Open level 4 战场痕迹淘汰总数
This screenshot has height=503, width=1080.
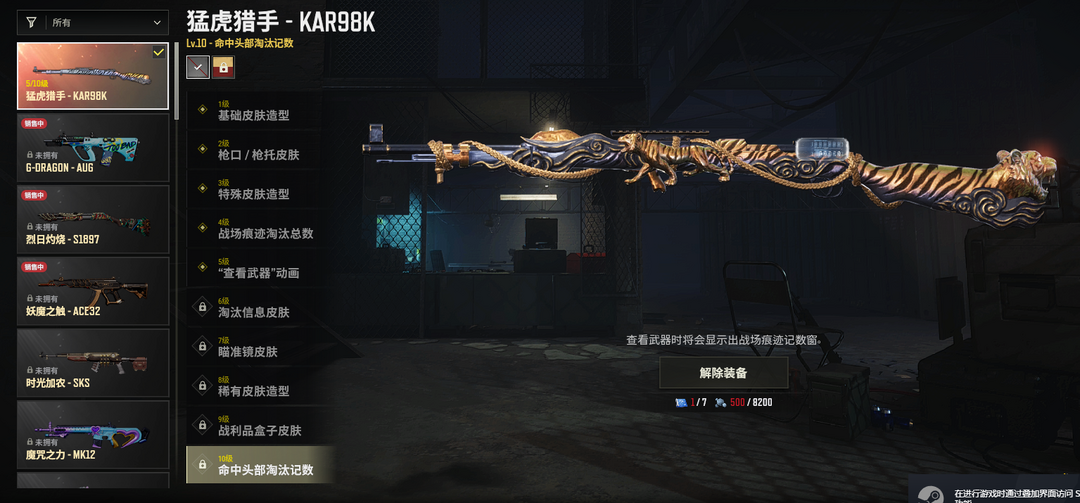(x=255, y=228)
